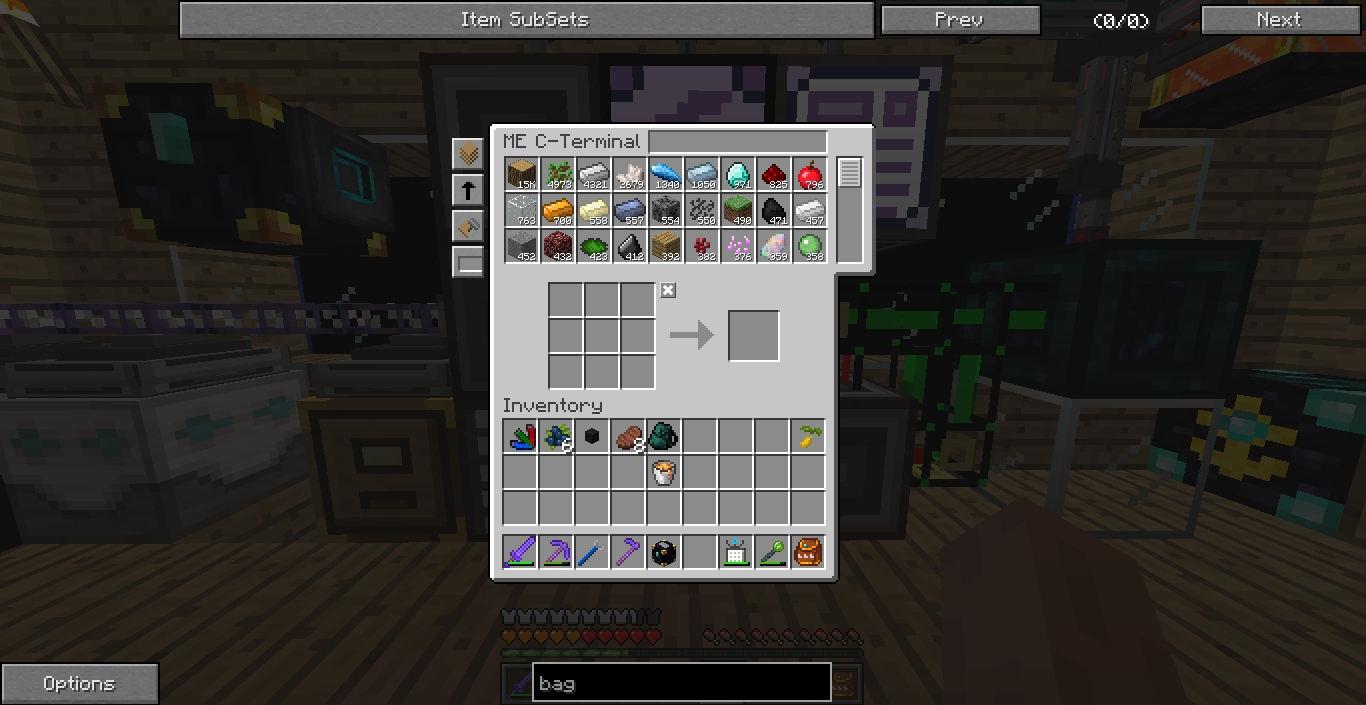The height and width of the screenshot is (705, 1366).
Task: Open the Item SubSets dropdown
Action: coord(526,20)
